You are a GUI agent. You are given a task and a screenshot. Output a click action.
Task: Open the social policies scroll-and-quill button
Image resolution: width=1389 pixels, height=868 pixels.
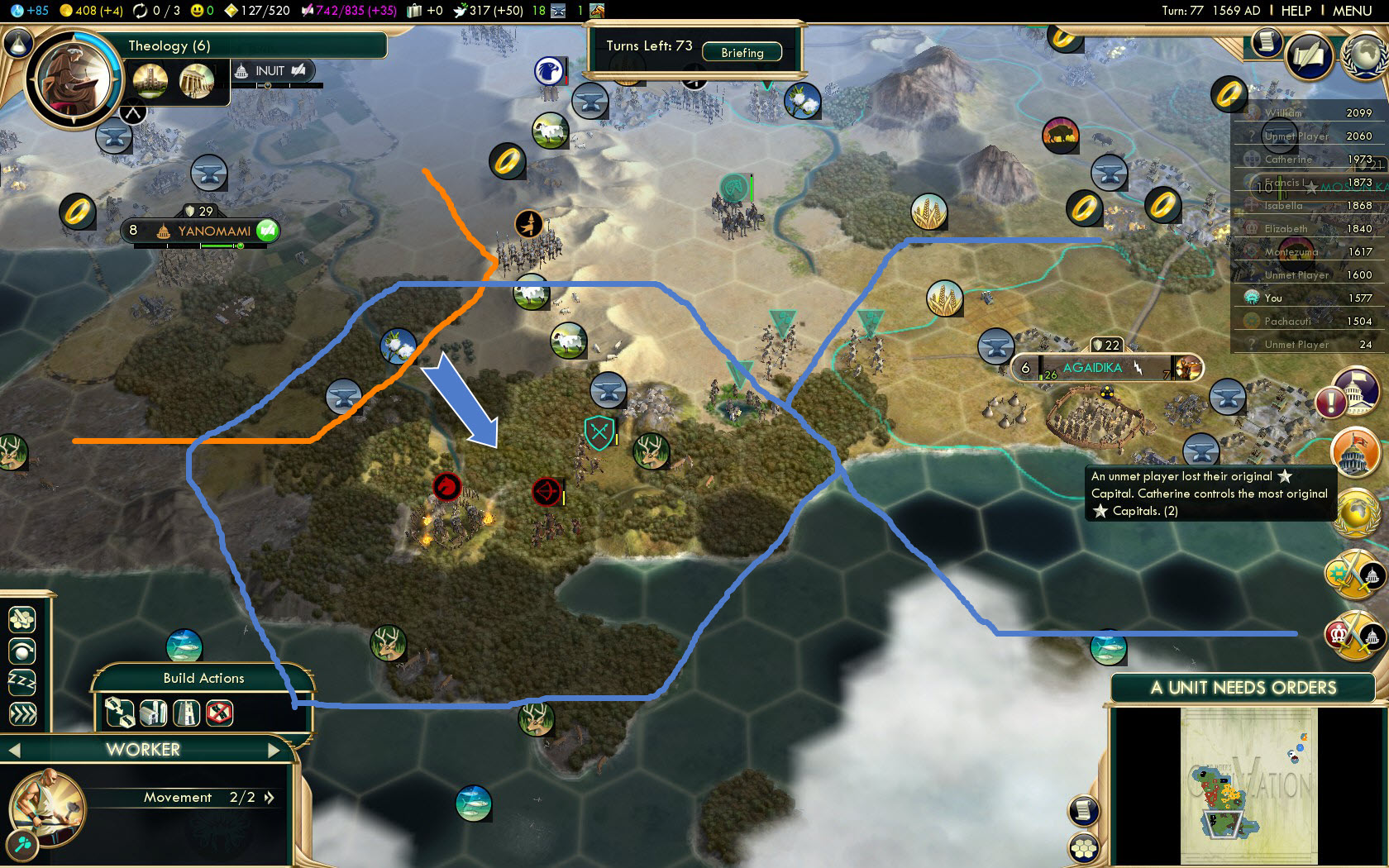[1310, 56]
